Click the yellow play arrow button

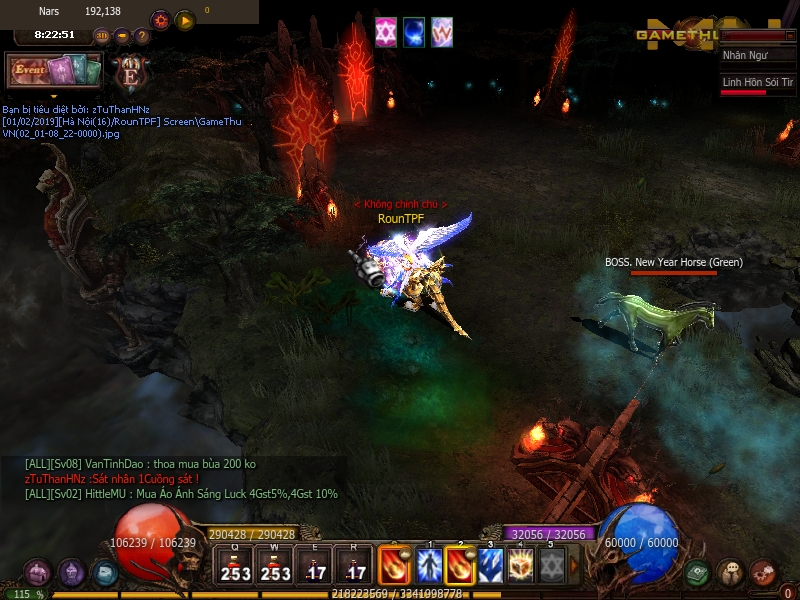pyautogui.click(x=185, y=20)
